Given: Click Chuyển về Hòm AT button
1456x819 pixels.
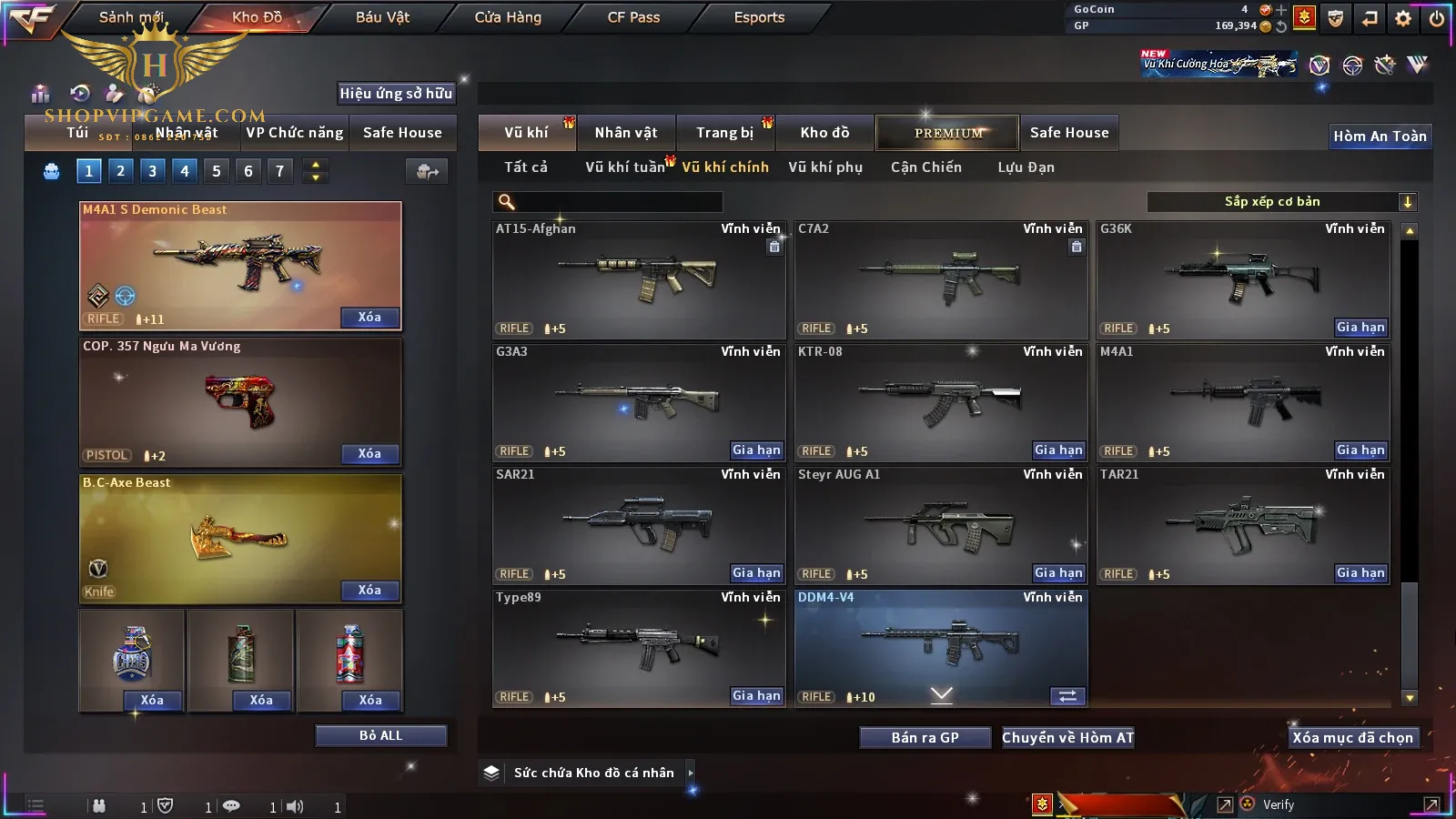Looking at the screenshot, I should point(1067,738).
